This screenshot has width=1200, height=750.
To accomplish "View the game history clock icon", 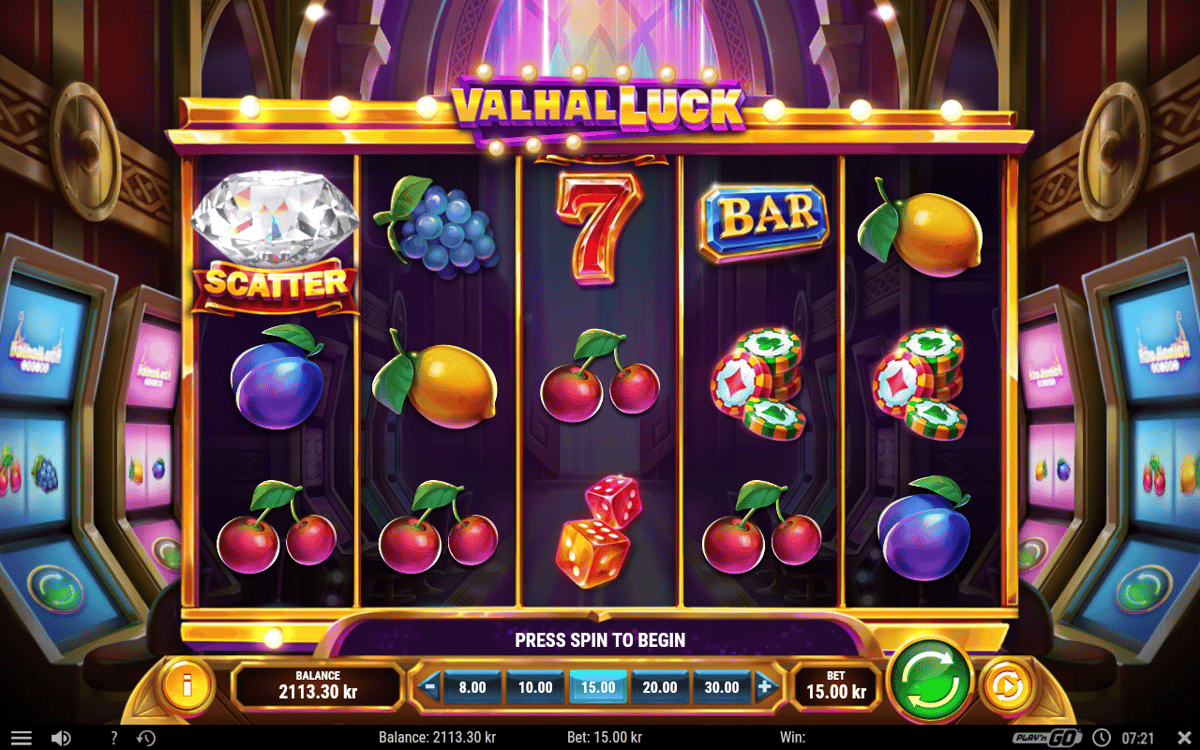I will [146, 738].
